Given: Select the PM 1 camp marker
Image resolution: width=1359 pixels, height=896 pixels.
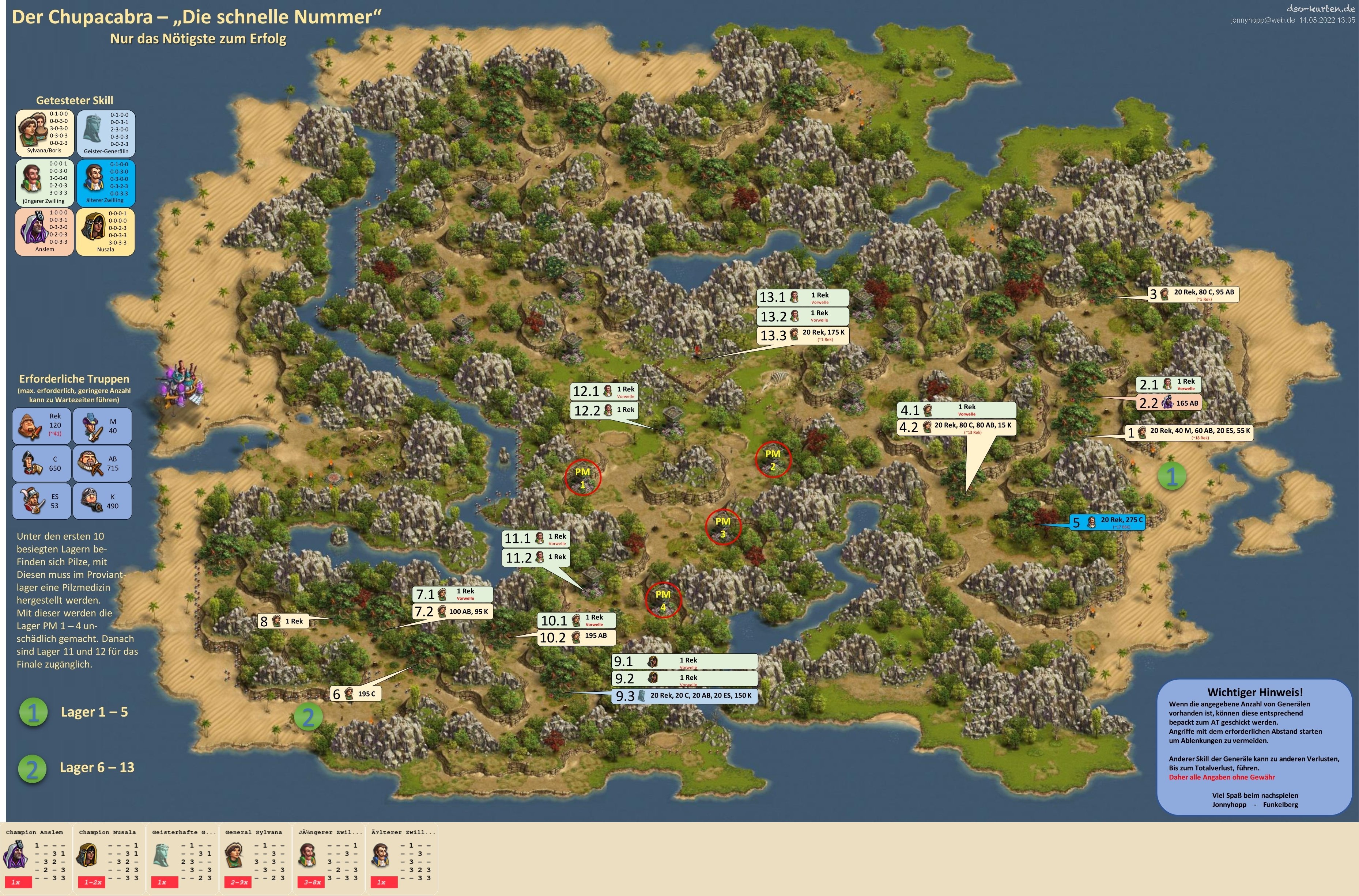Looking at the screenshot, I should (x=582, y=477).
